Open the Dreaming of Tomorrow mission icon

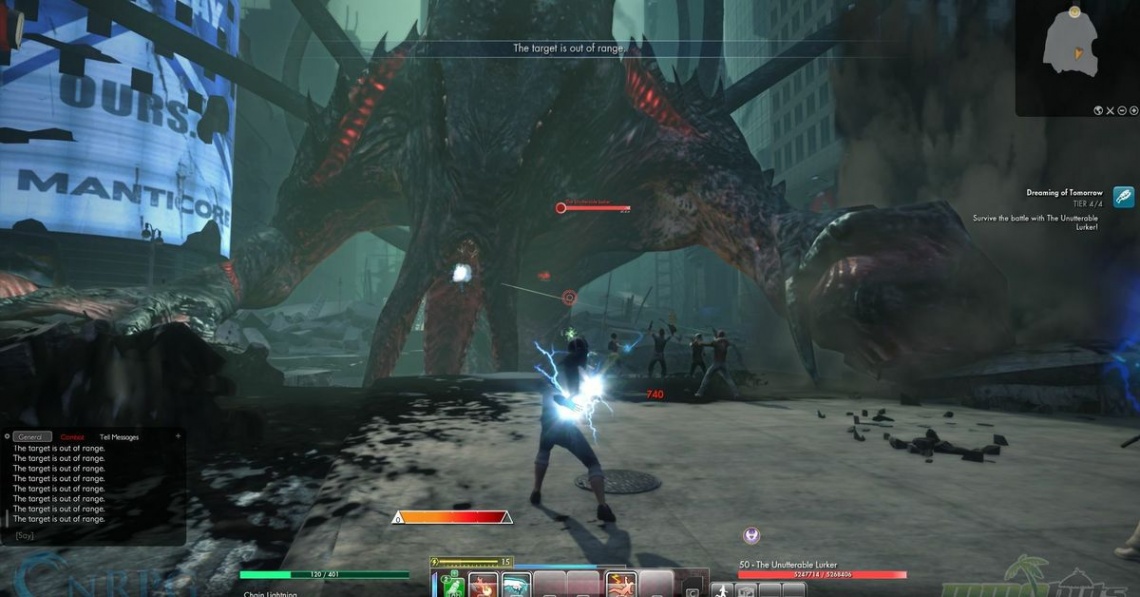click(1123, 197)
